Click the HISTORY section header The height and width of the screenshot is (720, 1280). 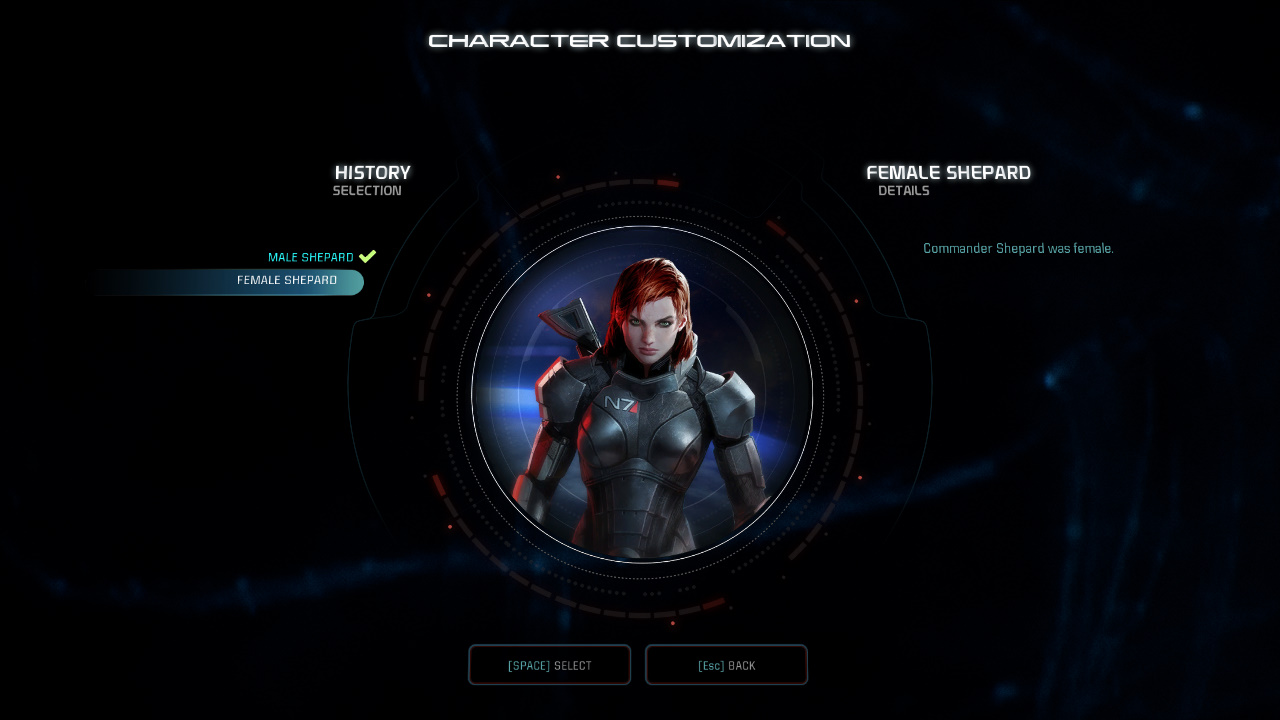(372, 172)
